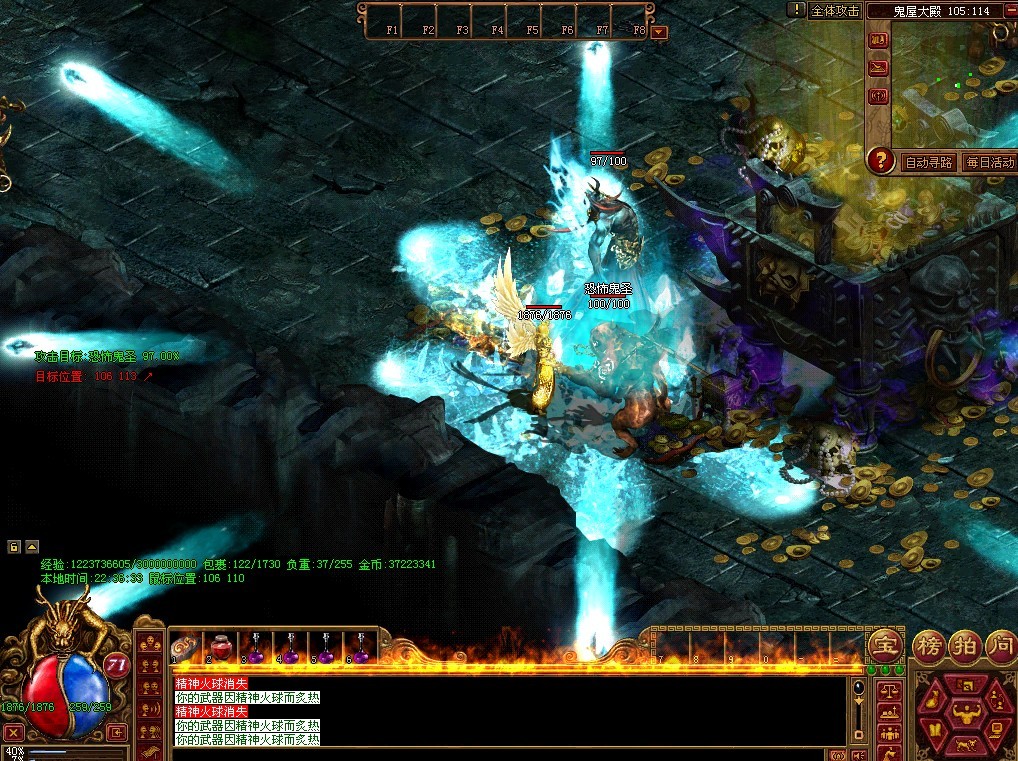1018x761 pixels.
Task: Open the 榜 rankings button
Action: (929, 644)
